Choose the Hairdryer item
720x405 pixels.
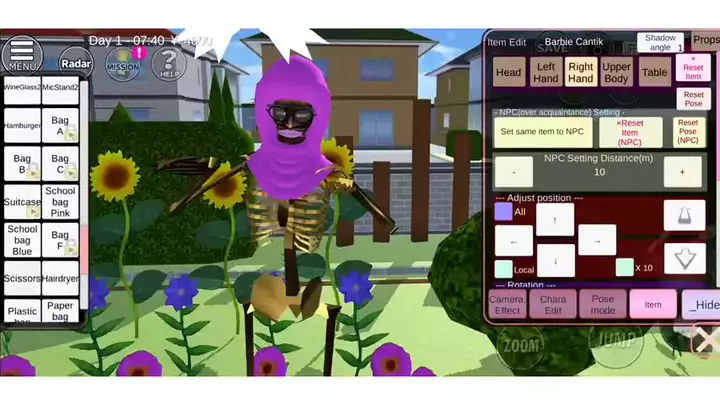[60, 281]
